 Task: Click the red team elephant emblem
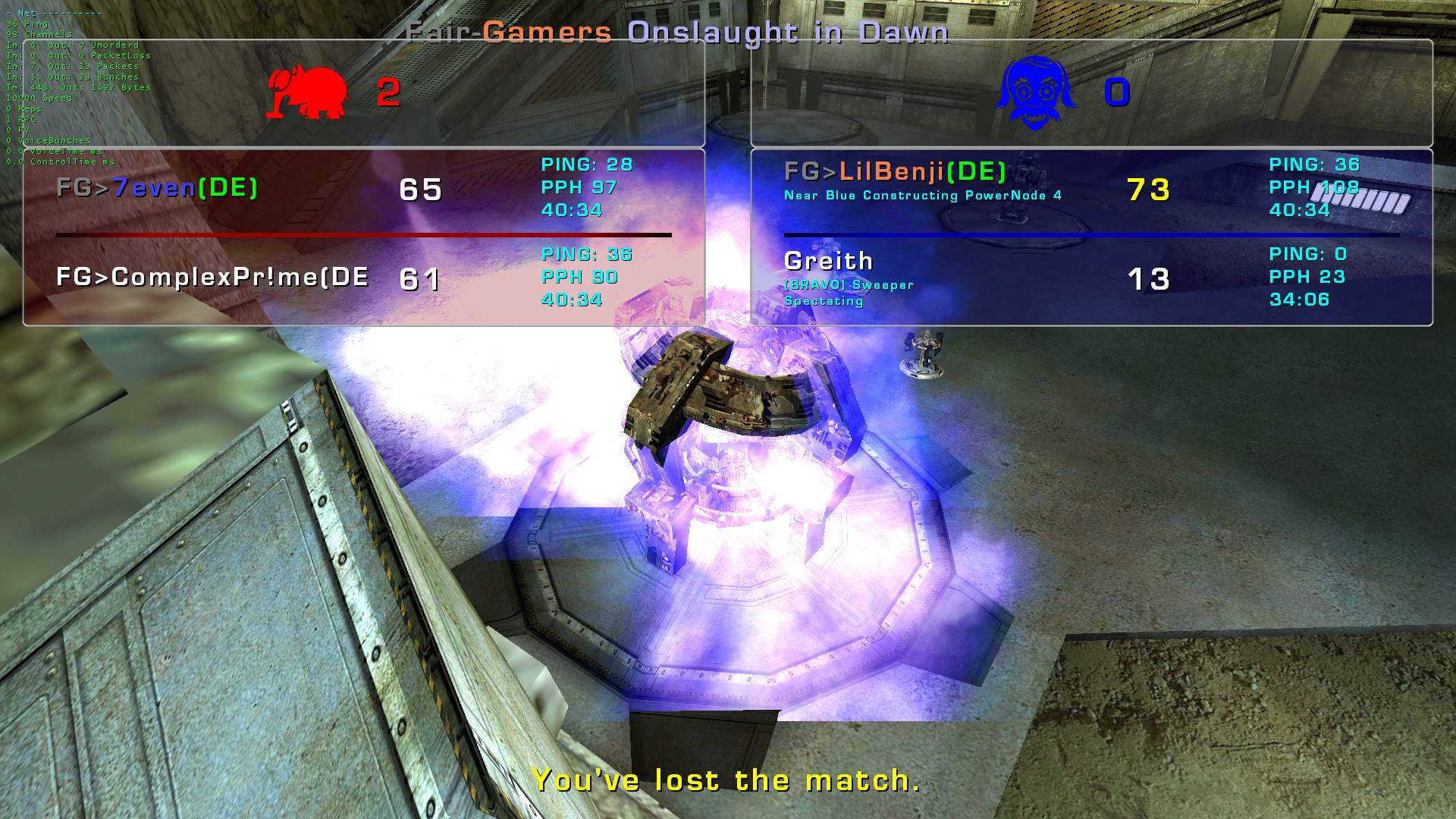coord(306,93)
